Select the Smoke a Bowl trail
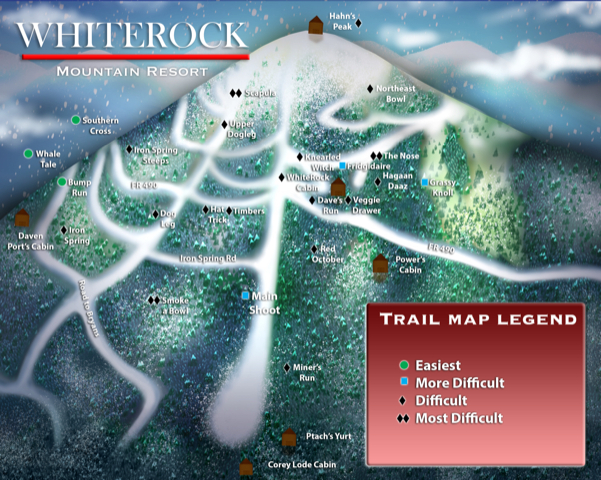Viewport: 601px width, 480px height. (154, 300)
